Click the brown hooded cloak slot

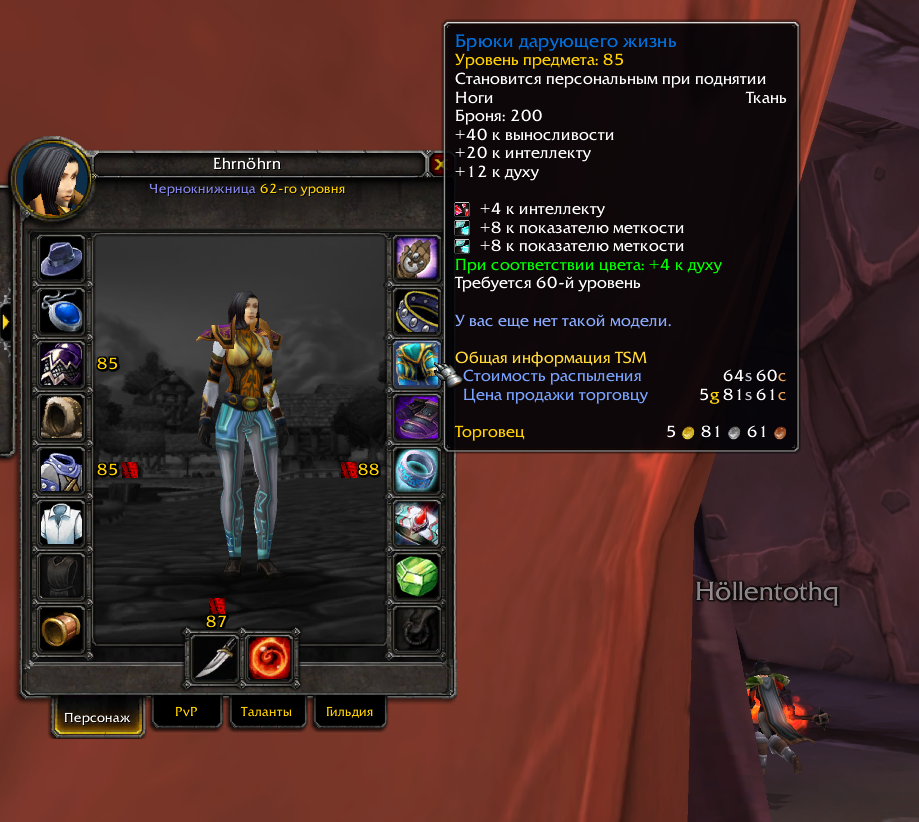click(x=62, y=416)
